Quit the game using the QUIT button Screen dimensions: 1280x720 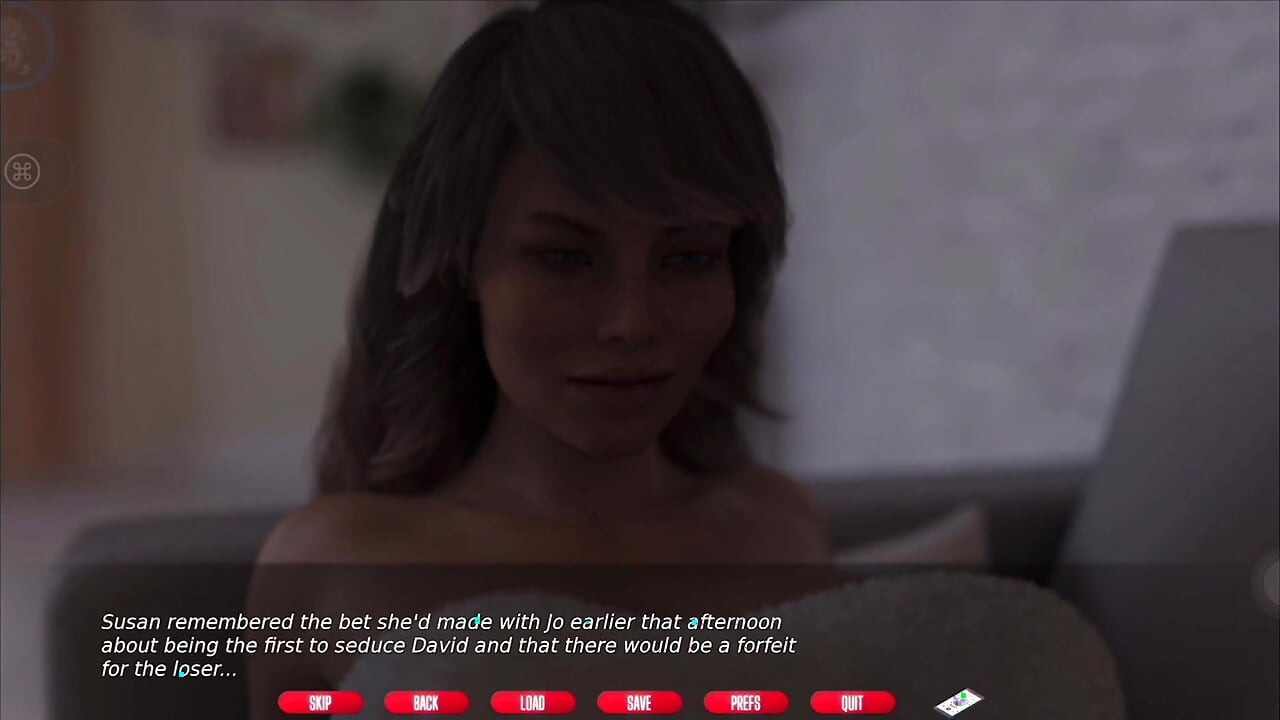point(851,702)
